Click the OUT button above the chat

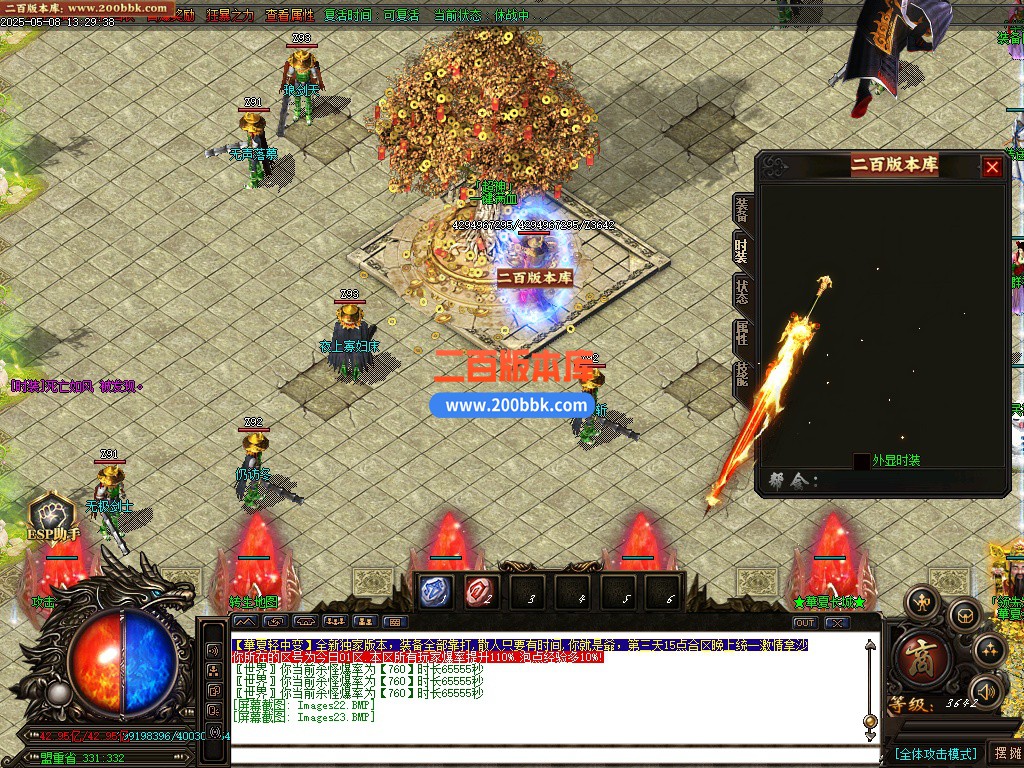[x=805, y=622]
